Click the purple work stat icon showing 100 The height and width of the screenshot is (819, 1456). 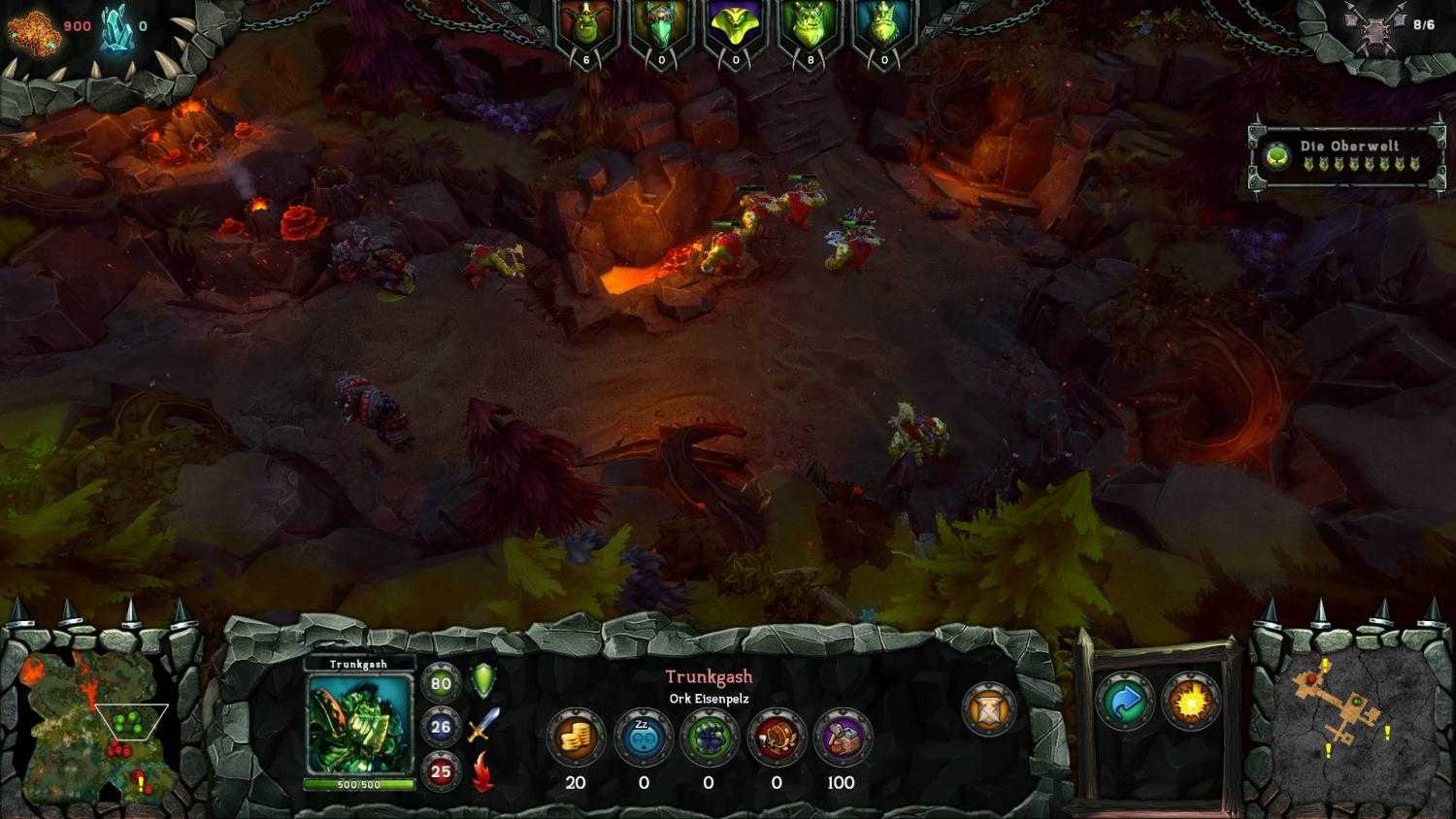click(841, 738)
